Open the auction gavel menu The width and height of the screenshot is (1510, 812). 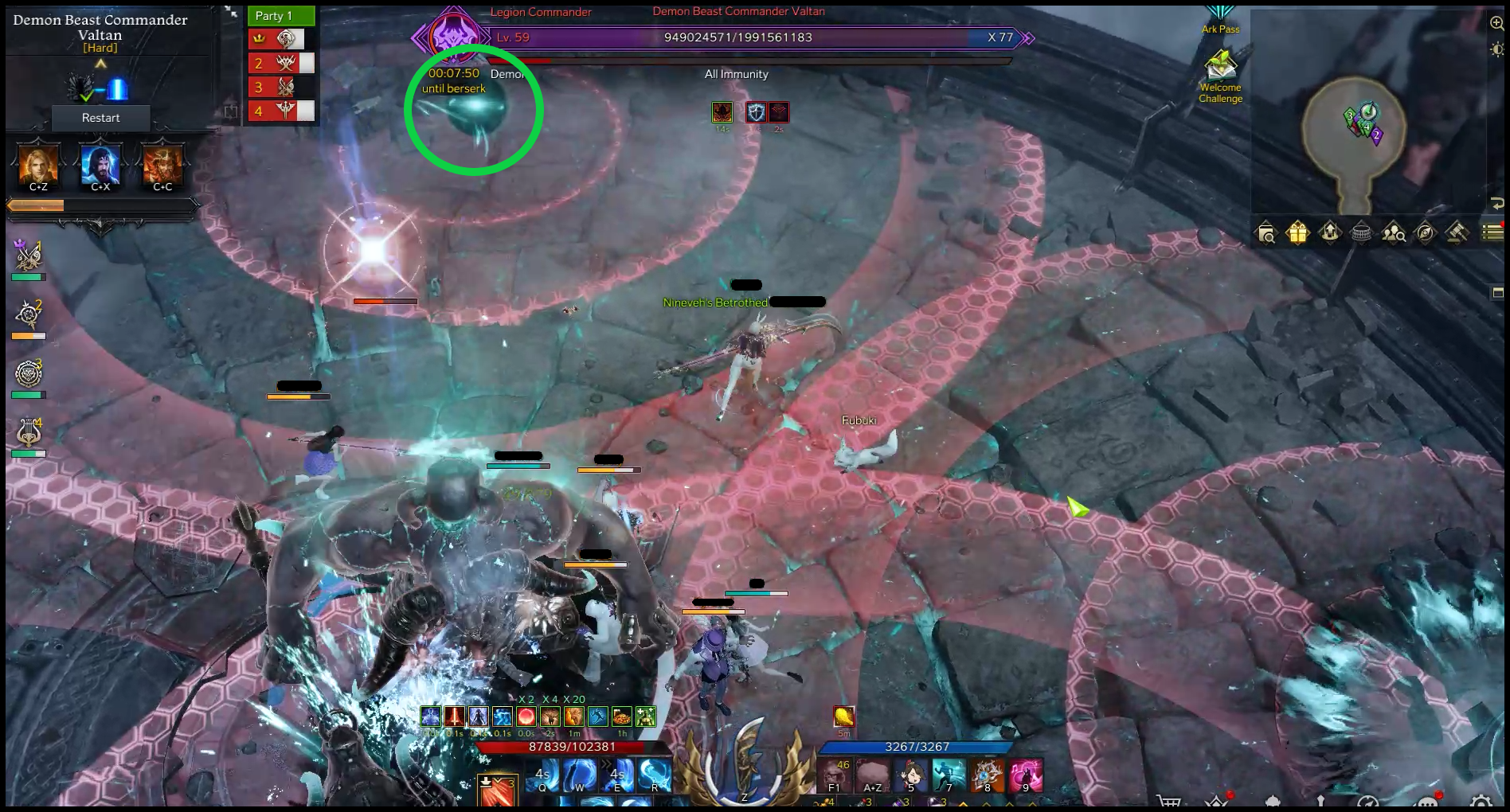(1457, 232)
